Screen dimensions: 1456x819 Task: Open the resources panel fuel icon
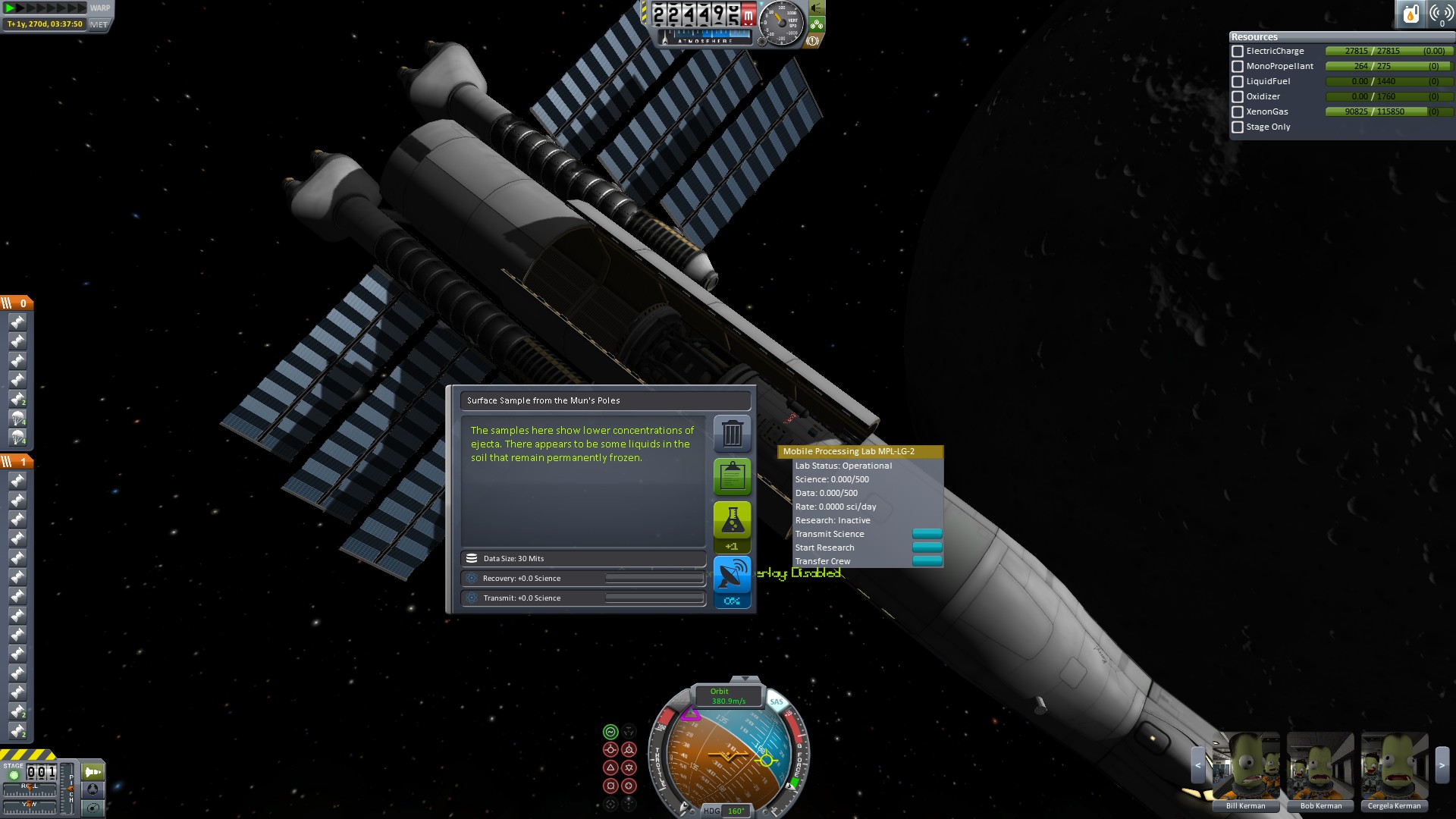pos(1410,14)
